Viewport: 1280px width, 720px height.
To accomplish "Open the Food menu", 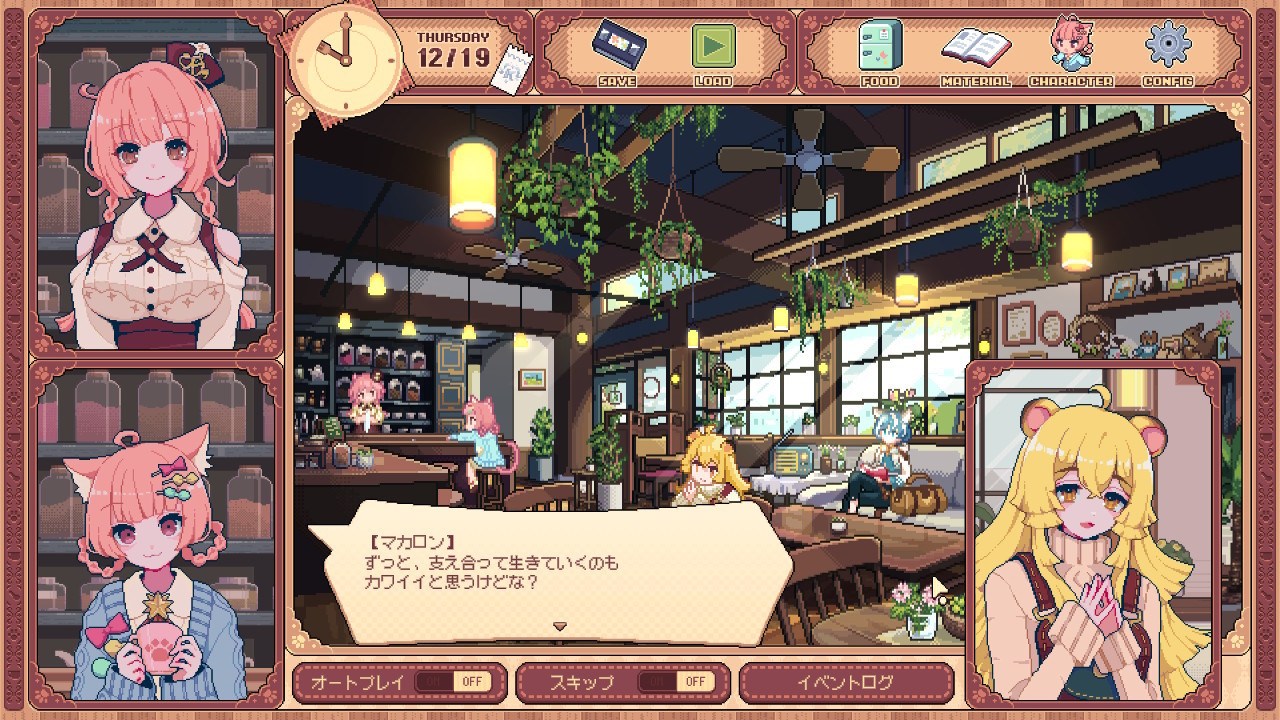I will click(879, 52).
